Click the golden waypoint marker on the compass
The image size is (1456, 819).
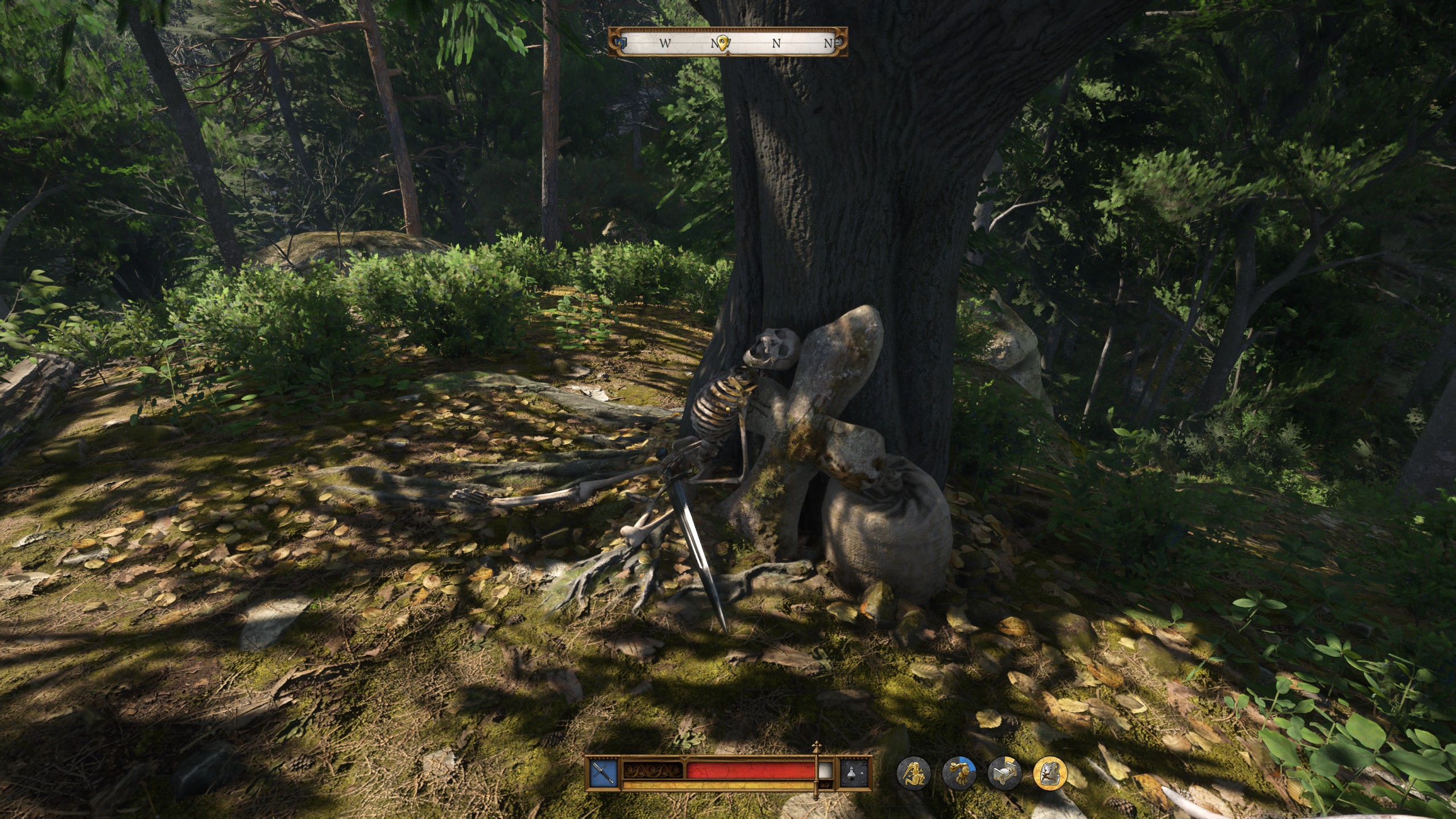pyautogui.click(x=722, y=42)
